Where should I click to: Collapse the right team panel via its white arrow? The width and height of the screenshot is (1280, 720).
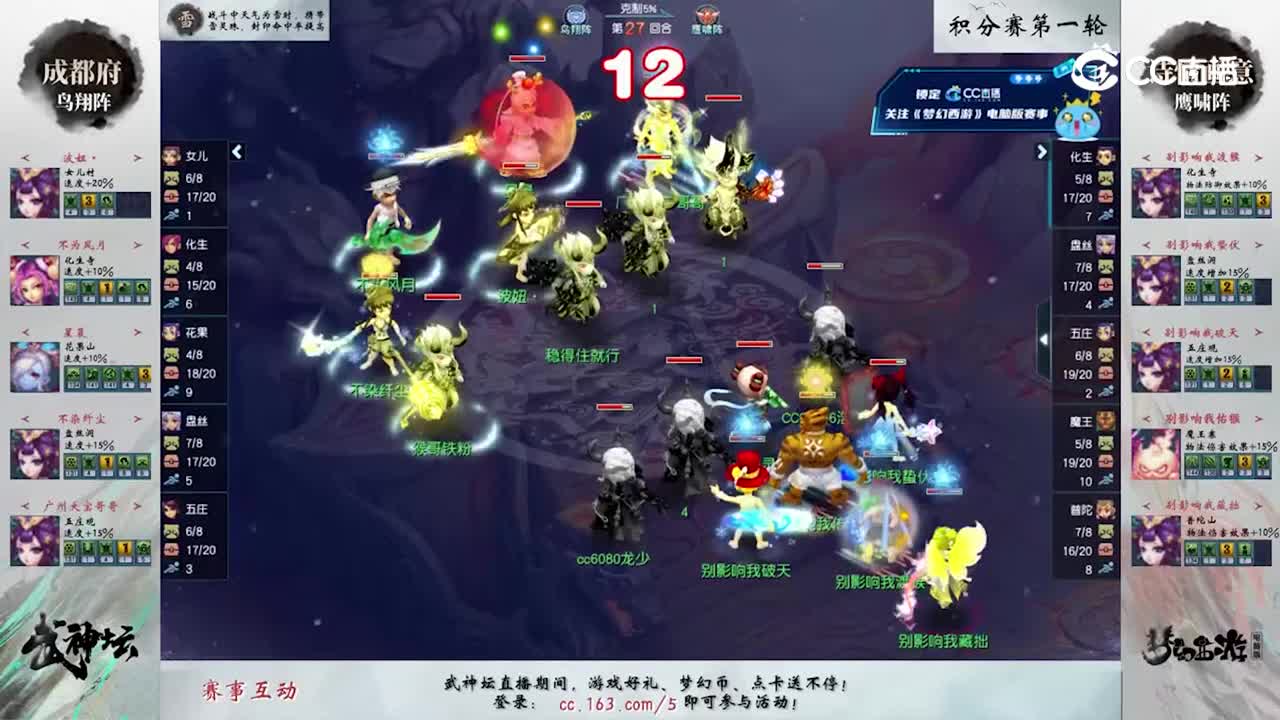(x=1040, y=152)
